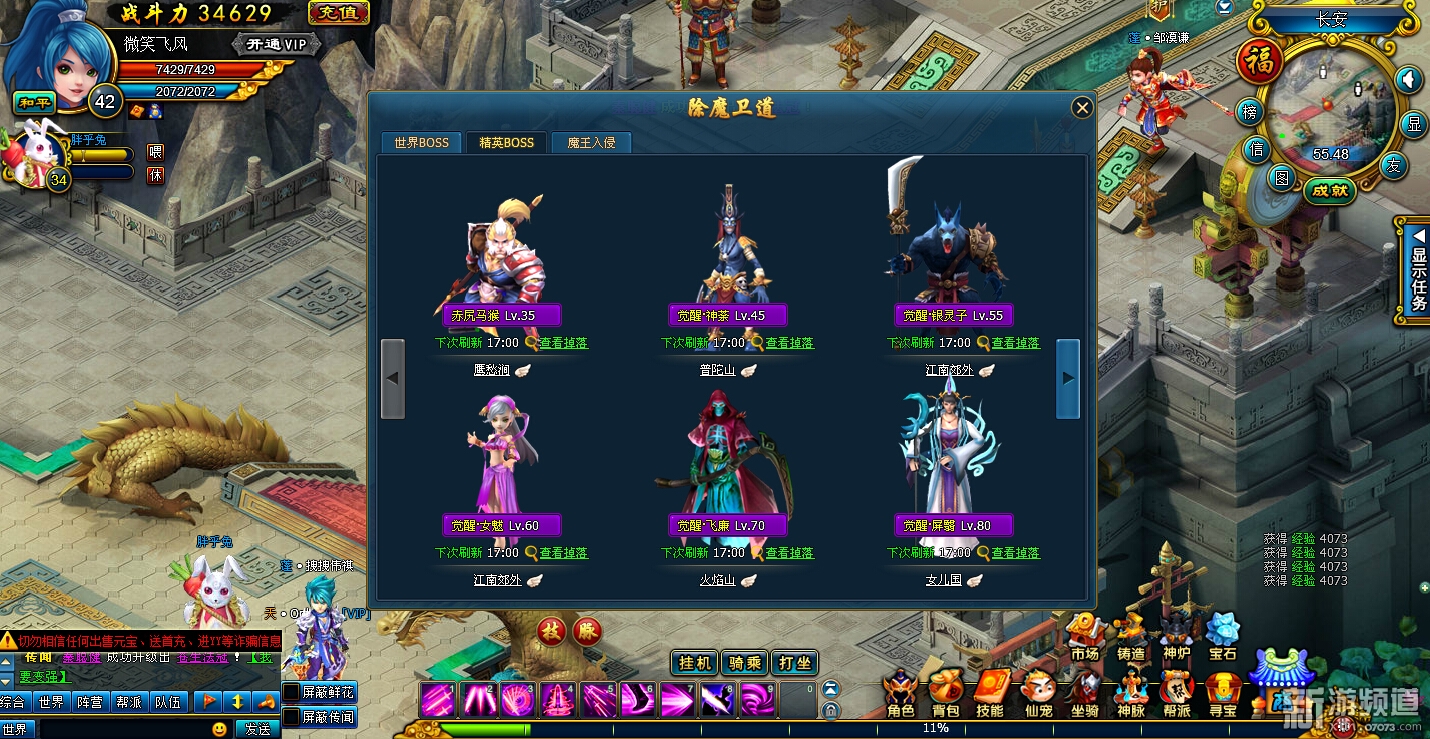Screen dimensions: 1430x739
Task: Close the 除魔卫道 boss window
Action: click(x=1081, y=108)
